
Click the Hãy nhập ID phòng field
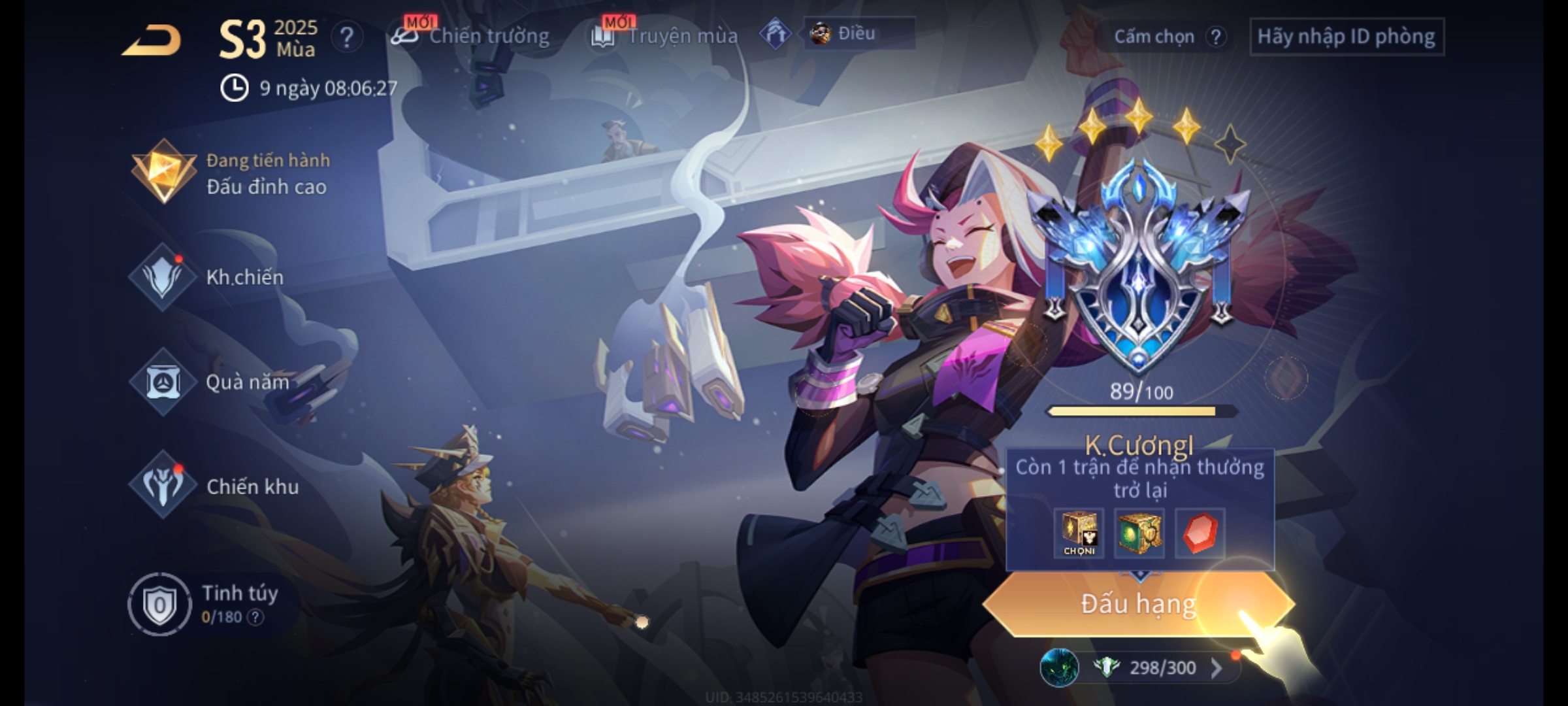click(x=1346, y=37)
